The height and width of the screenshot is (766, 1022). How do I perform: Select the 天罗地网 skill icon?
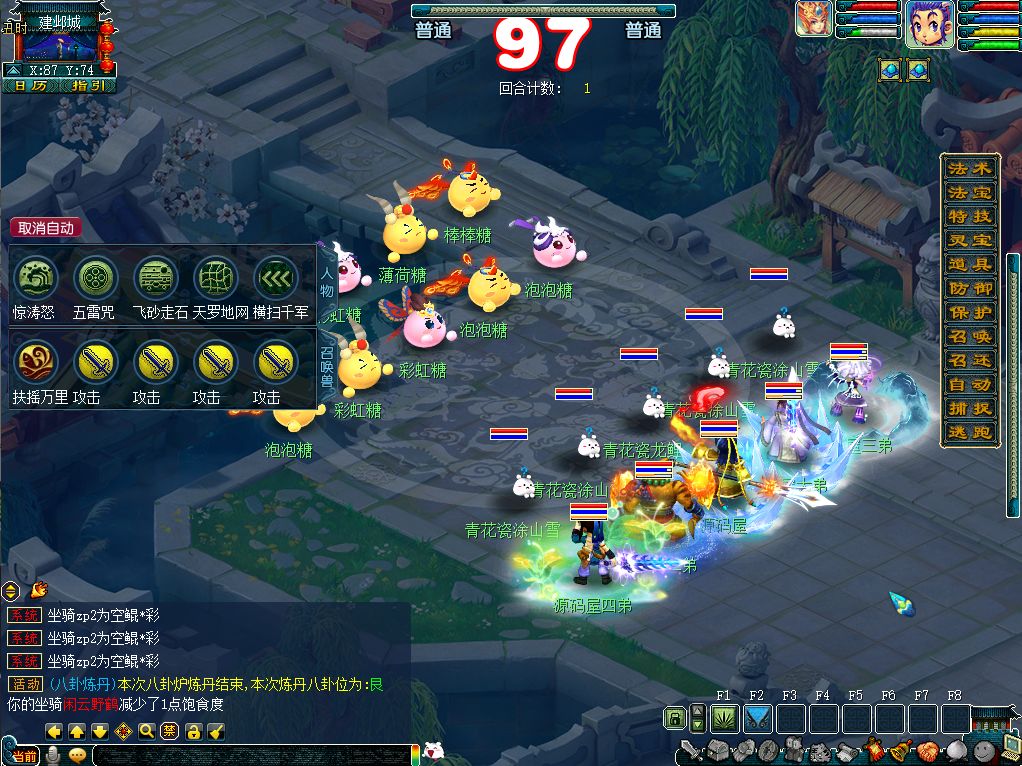(x=215, y=278)
